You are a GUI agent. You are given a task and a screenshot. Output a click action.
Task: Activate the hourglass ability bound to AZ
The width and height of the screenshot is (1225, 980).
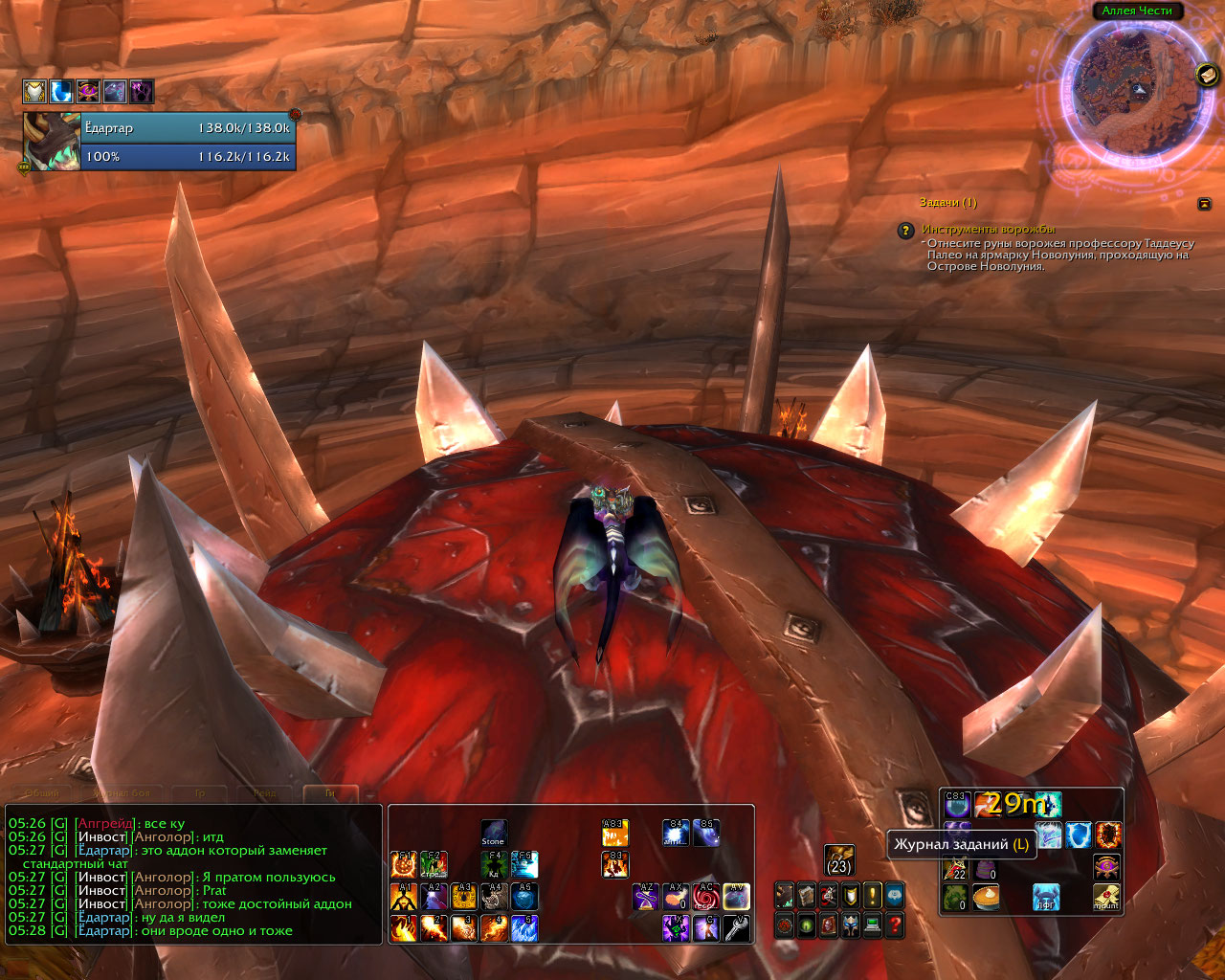[x=646, y=897]
